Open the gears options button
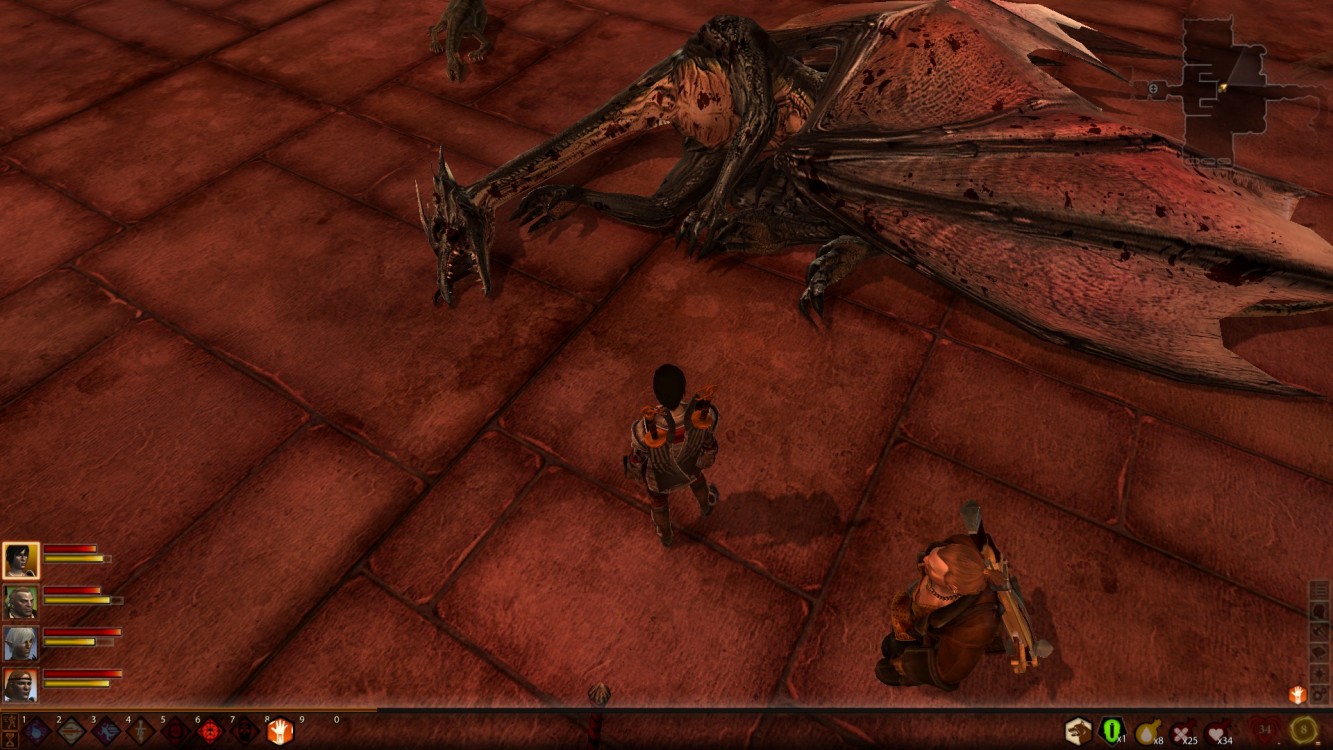 1320,694
